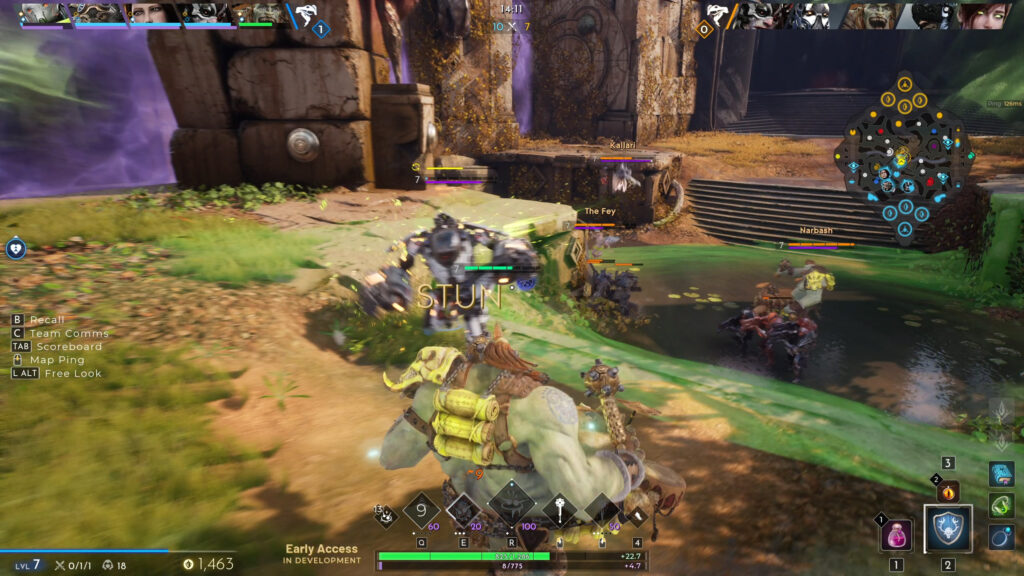Click the heart ping icon on left edge
The height and width of the screenshot is (576, 1024).
click(15, 248)
